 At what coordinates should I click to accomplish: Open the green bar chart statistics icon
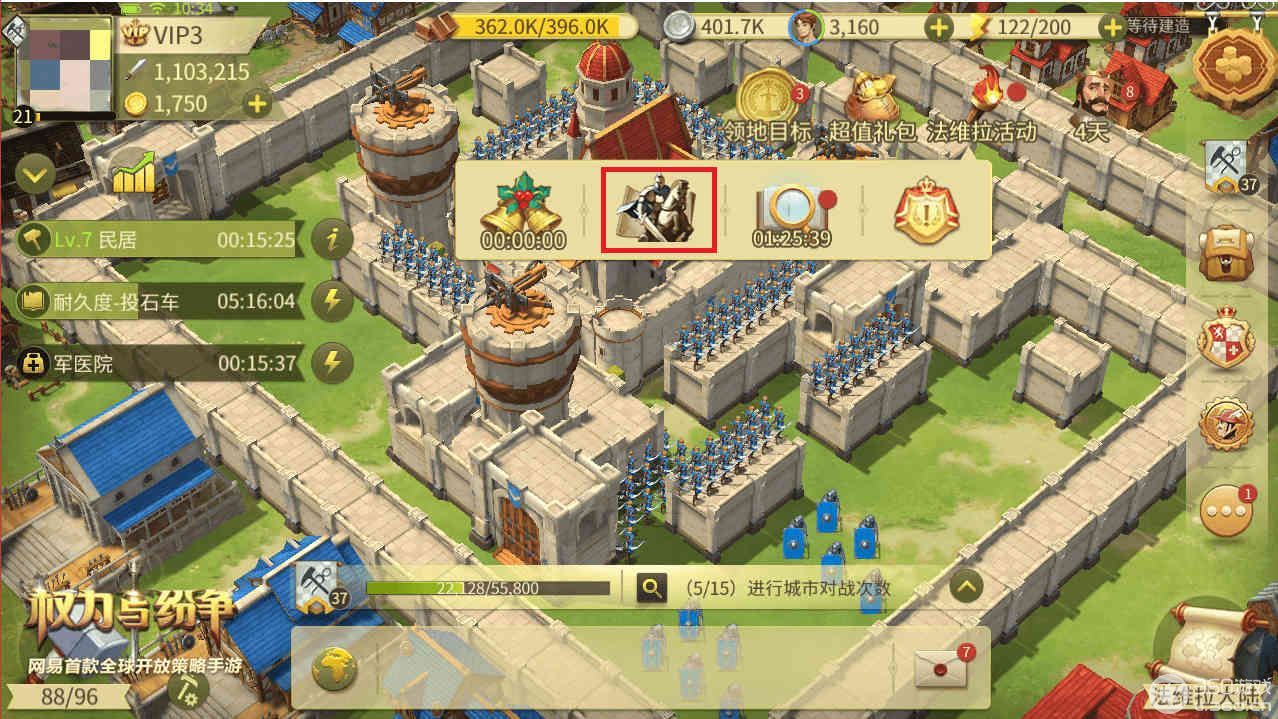133,174
